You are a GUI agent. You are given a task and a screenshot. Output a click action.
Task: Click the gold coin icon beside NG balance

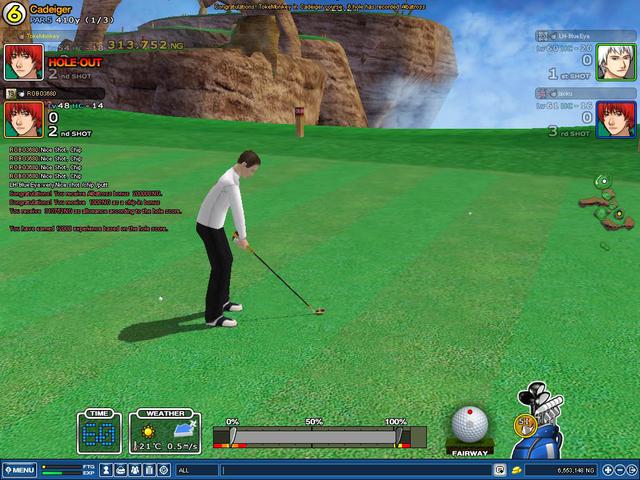(x=516, y=470)
